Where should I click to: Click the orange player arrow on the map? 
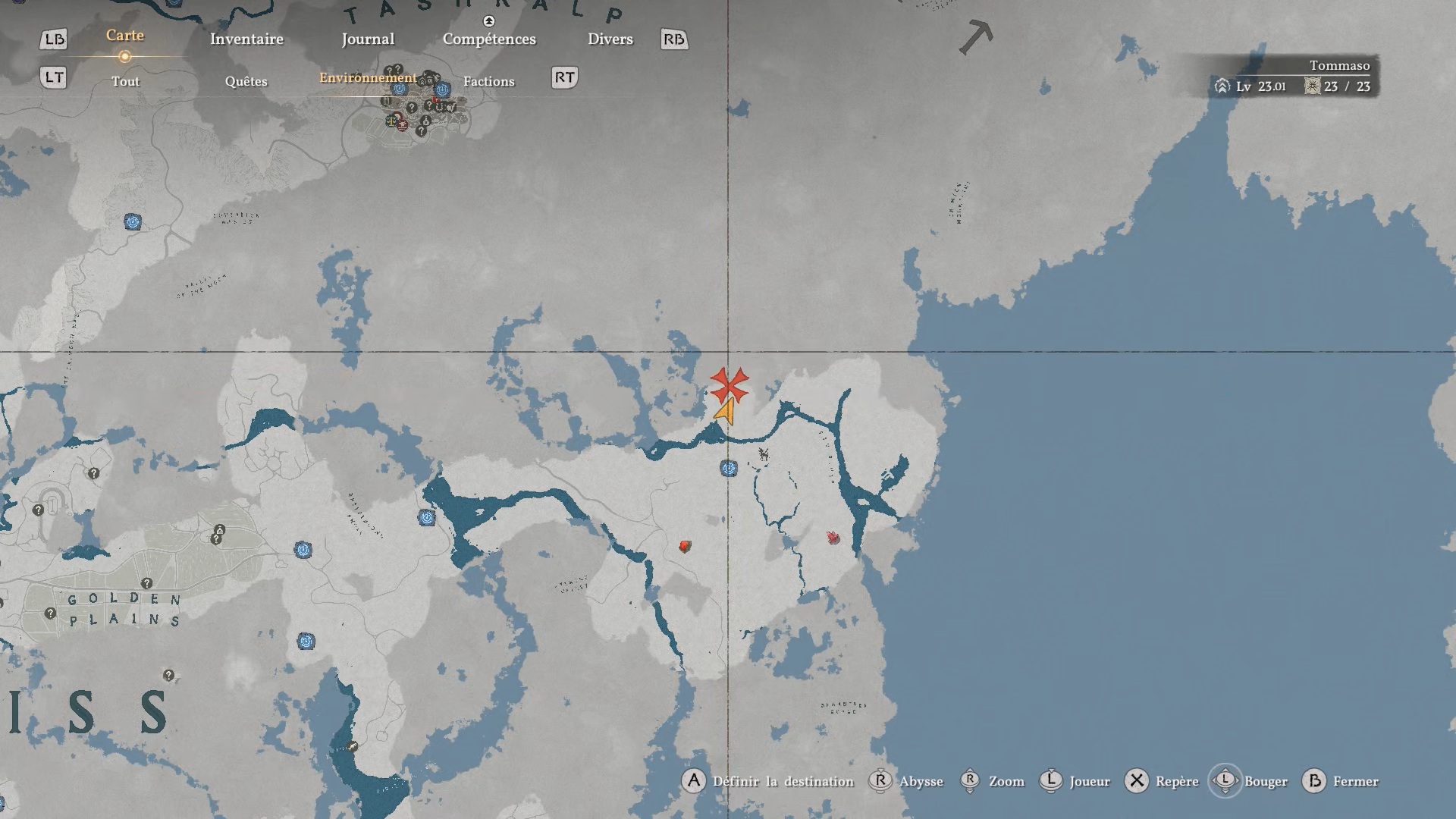(x=726, y=412)
